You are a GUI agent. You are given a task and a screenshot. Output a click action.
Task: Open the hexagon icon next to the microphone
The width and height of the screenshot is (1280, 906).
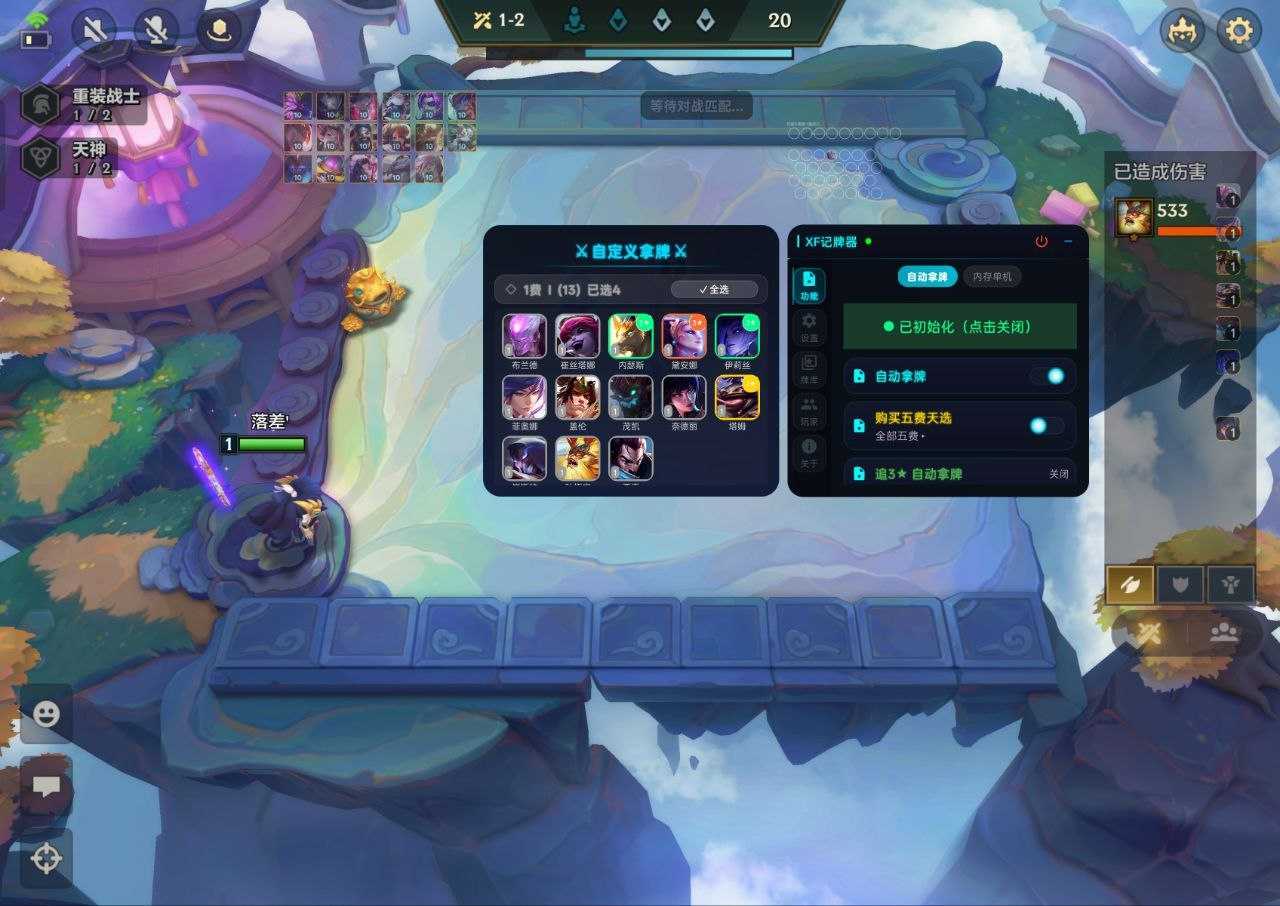(x=218, y=31)
